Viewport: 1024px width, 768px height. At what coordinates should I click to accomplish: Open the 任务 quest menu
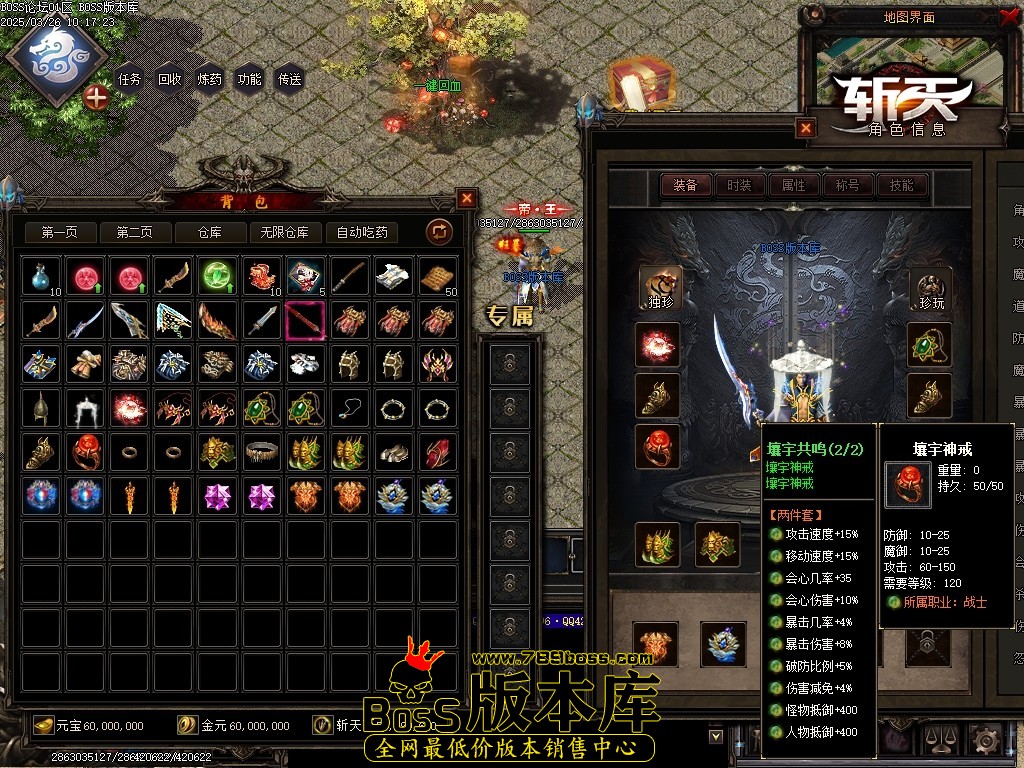tap(129, 79)
